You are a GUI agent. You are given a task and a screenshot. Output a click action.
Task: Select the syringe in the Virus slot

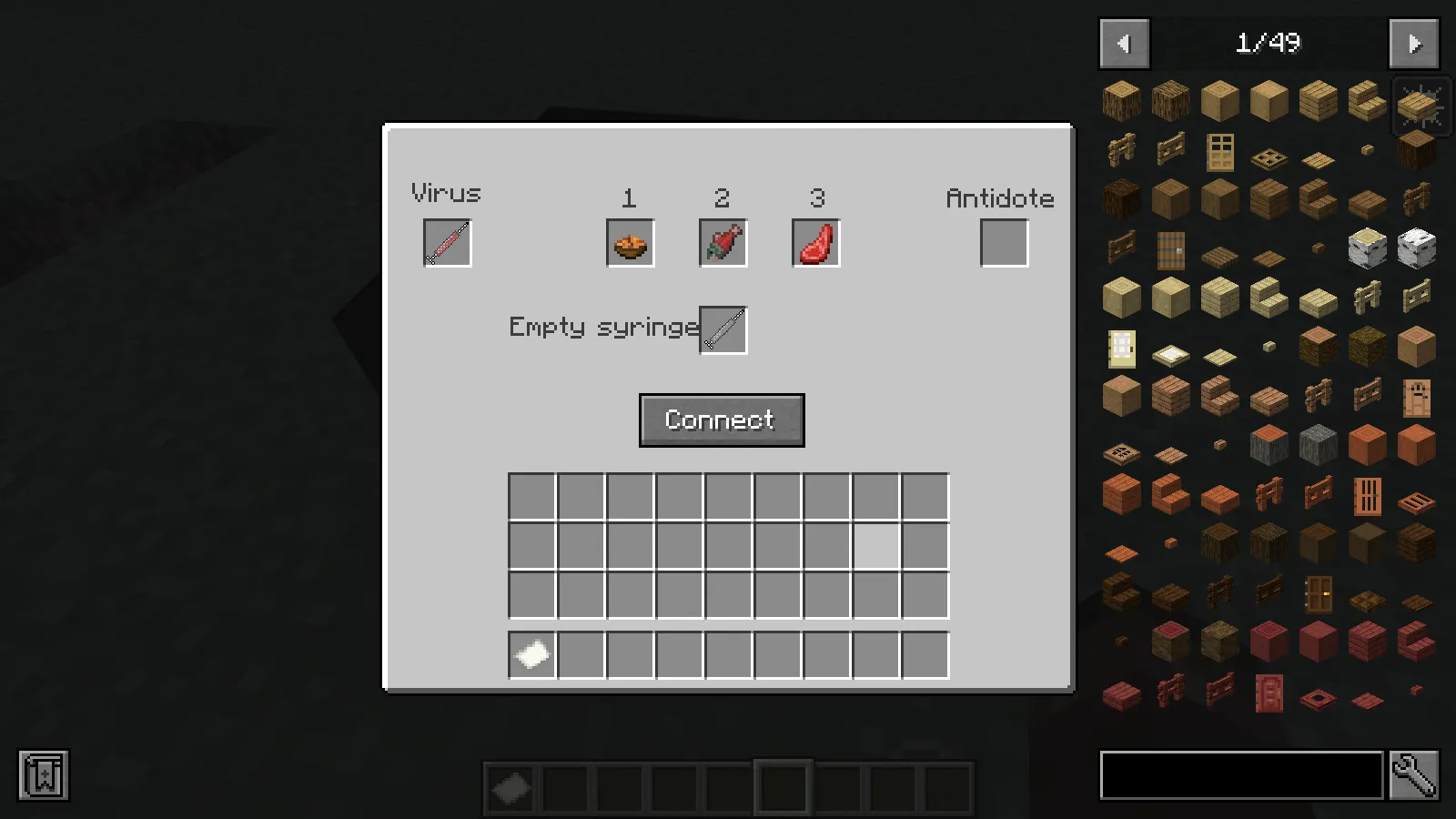(x=447, y=242)
